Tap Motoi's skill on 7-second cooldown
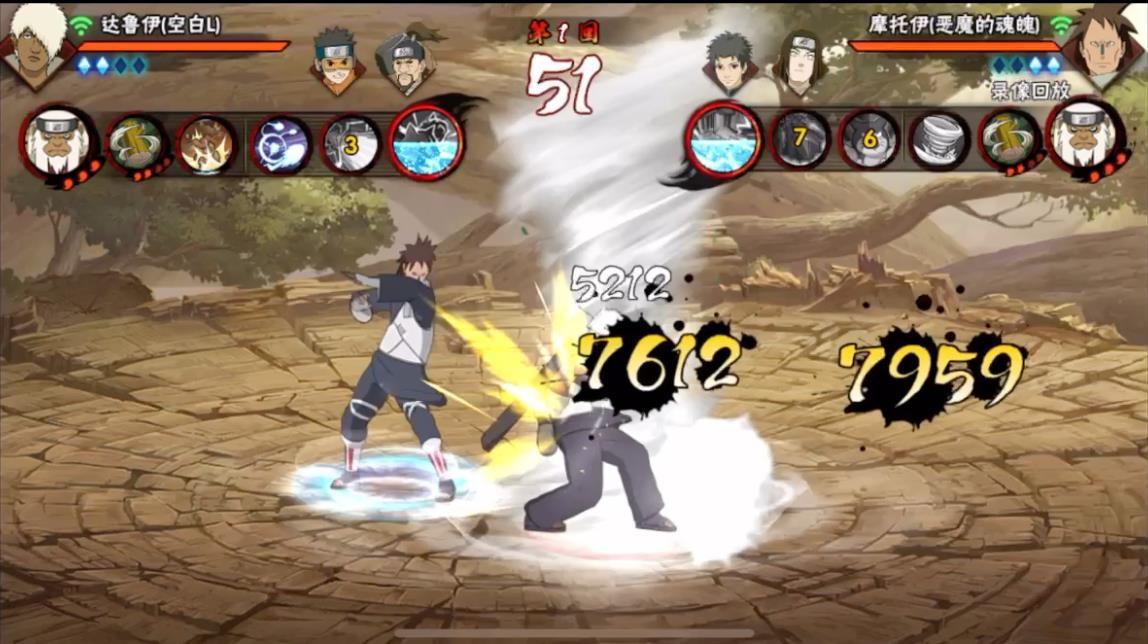 800,140
